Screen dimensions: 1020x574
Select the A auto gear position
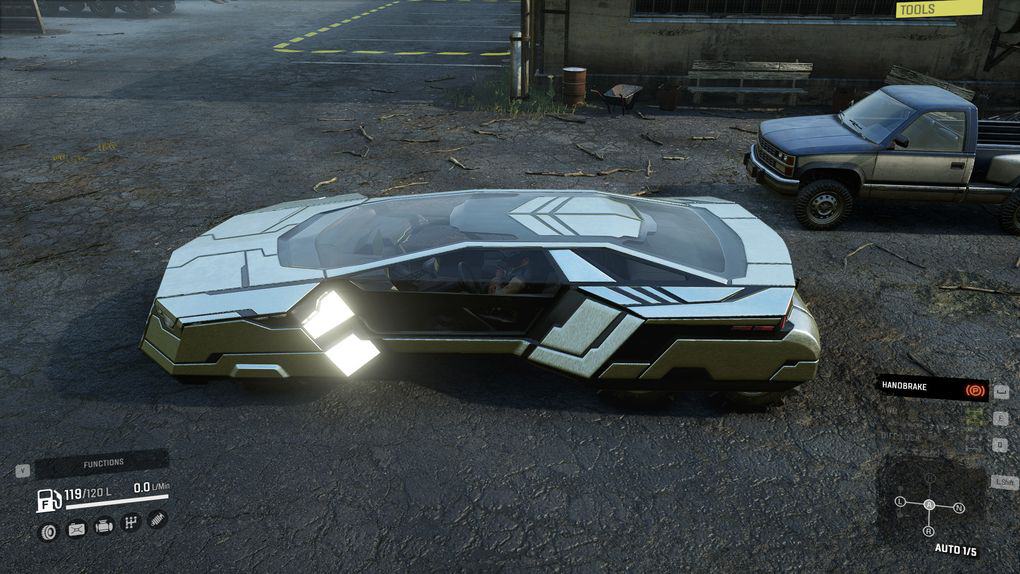pos(929,505)
